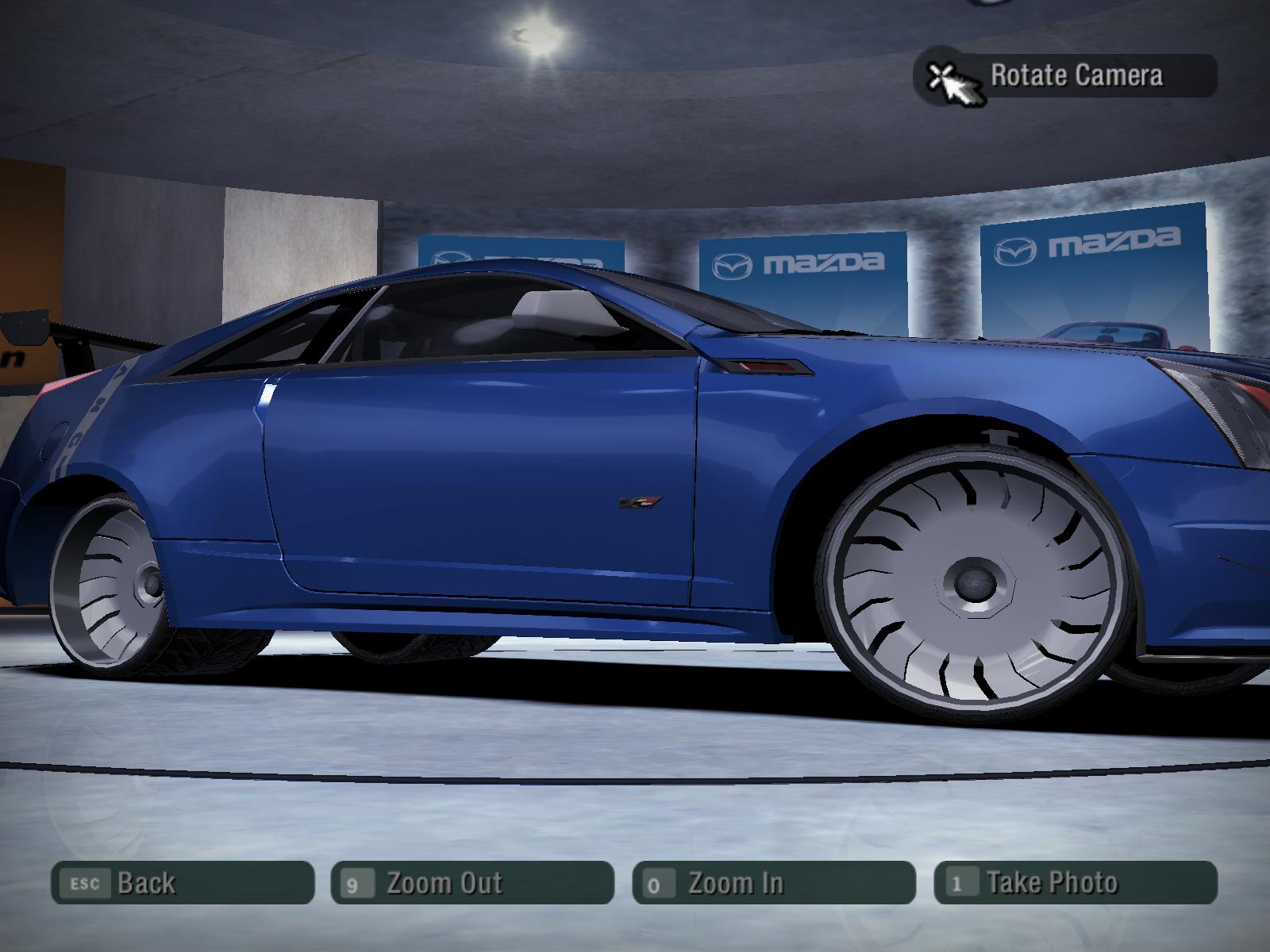Select the Zoom Out button
Image resolution: width=1270 pixels, height=952 pixels.
point(472,882)
